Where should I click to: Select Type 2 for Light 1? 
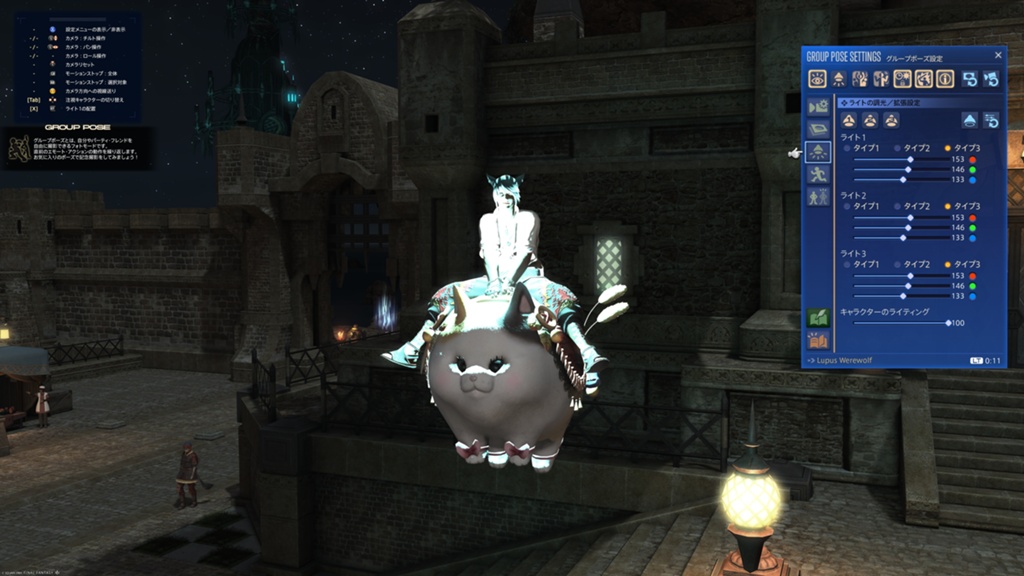point(897,148)
